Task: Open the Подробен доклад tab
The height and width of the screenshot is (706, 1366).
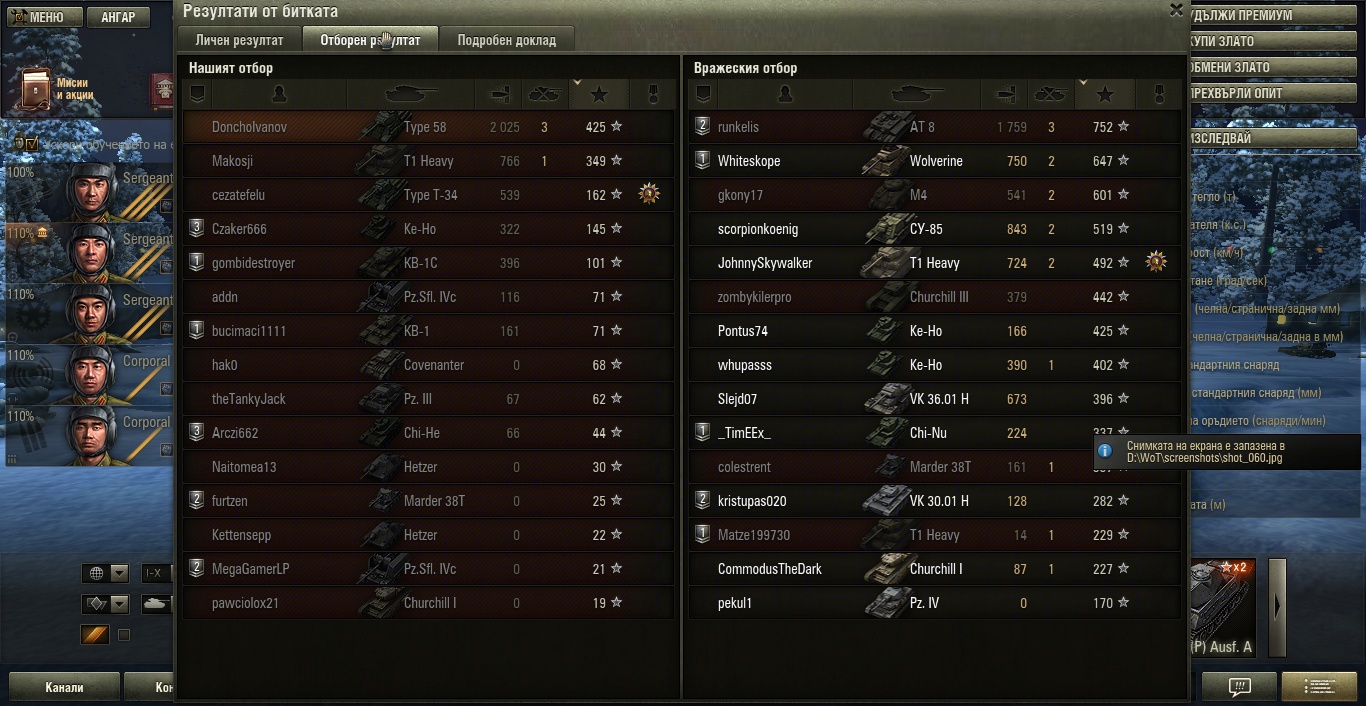Action: [506, 40]
